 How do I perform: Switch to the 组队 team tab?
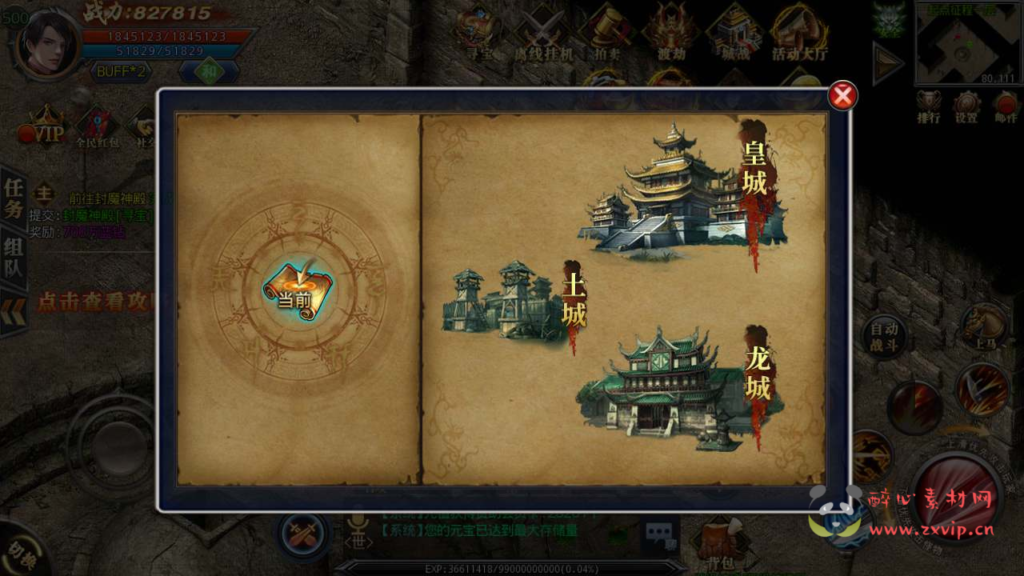coord(13,260)
